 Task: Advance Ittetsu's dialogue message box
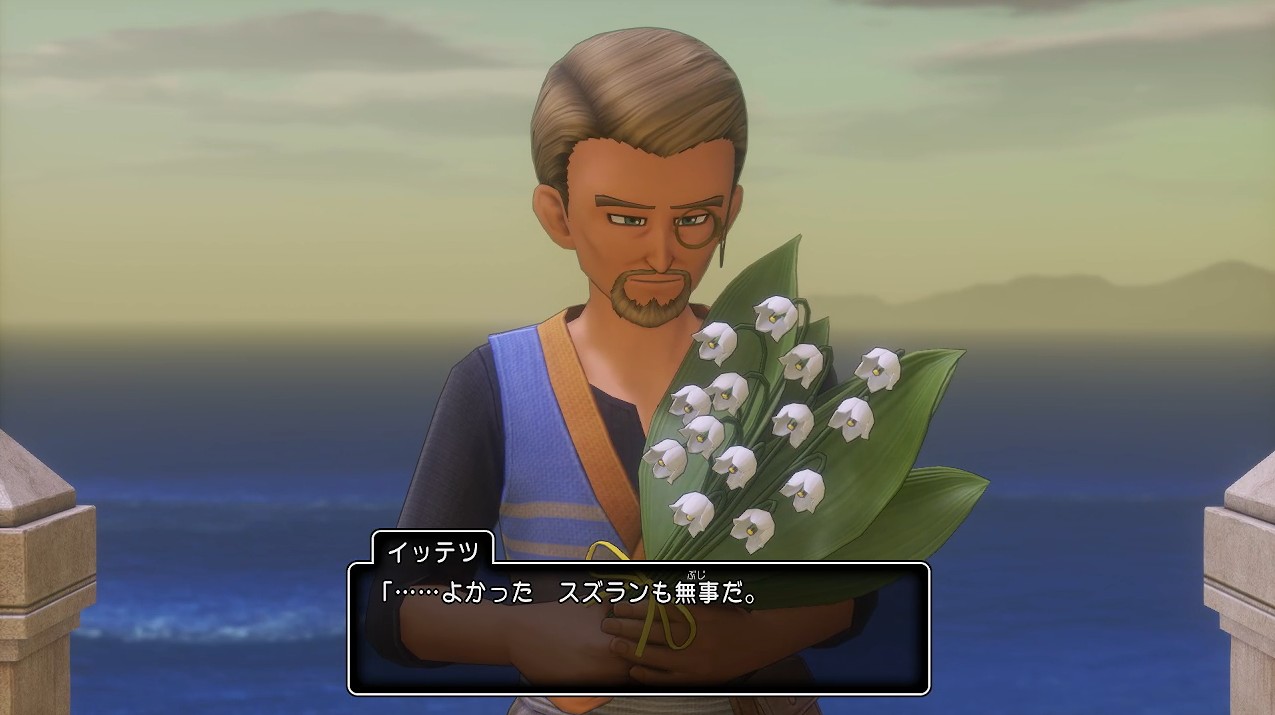[x=638, y=628]
